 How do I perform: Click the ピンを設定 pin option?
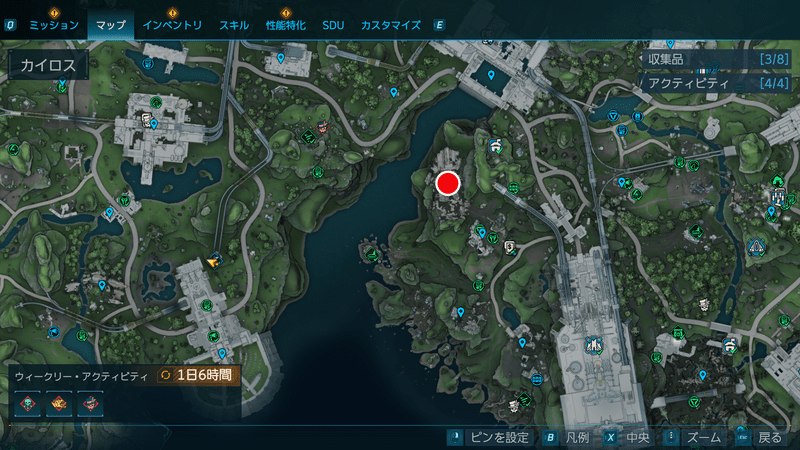pos(494,437)
